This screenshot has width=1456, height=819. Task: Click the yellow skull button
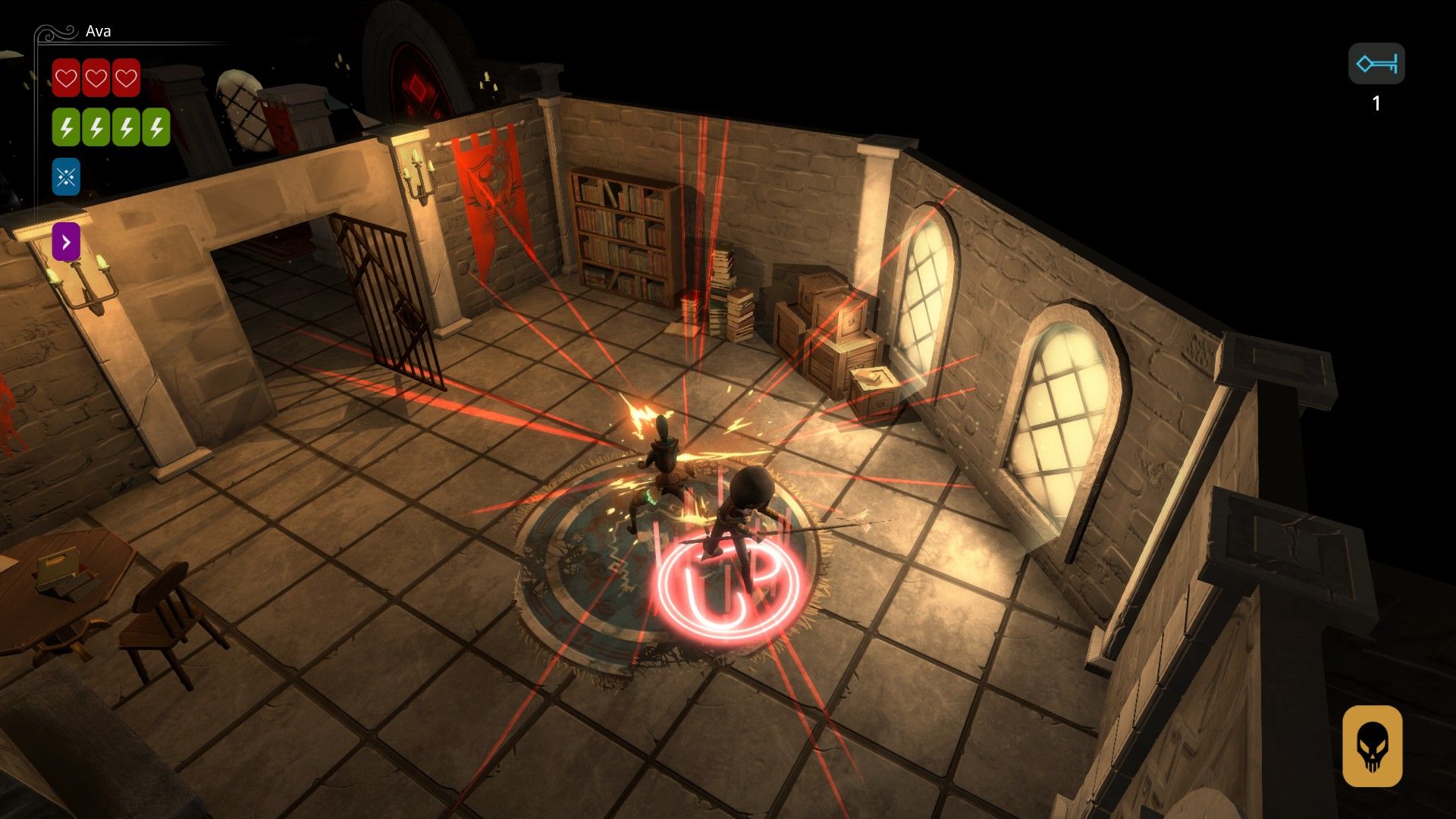tap(1372, 746)
